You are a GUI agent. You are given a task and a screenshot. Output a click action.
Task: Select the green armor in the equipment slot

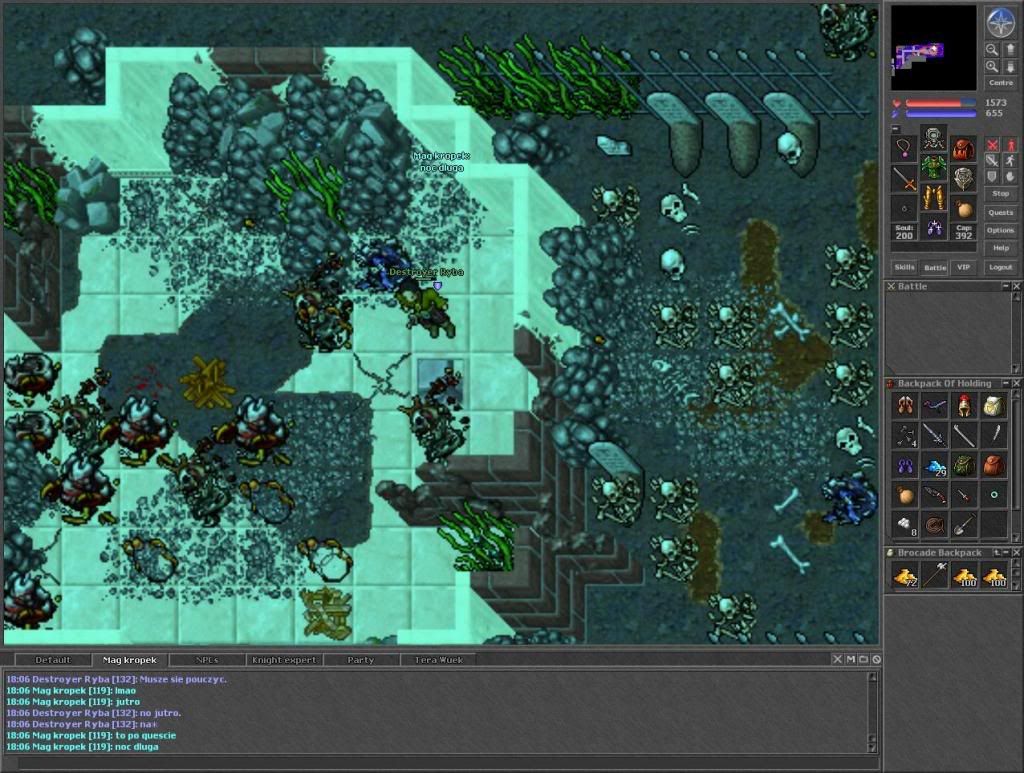934,166
